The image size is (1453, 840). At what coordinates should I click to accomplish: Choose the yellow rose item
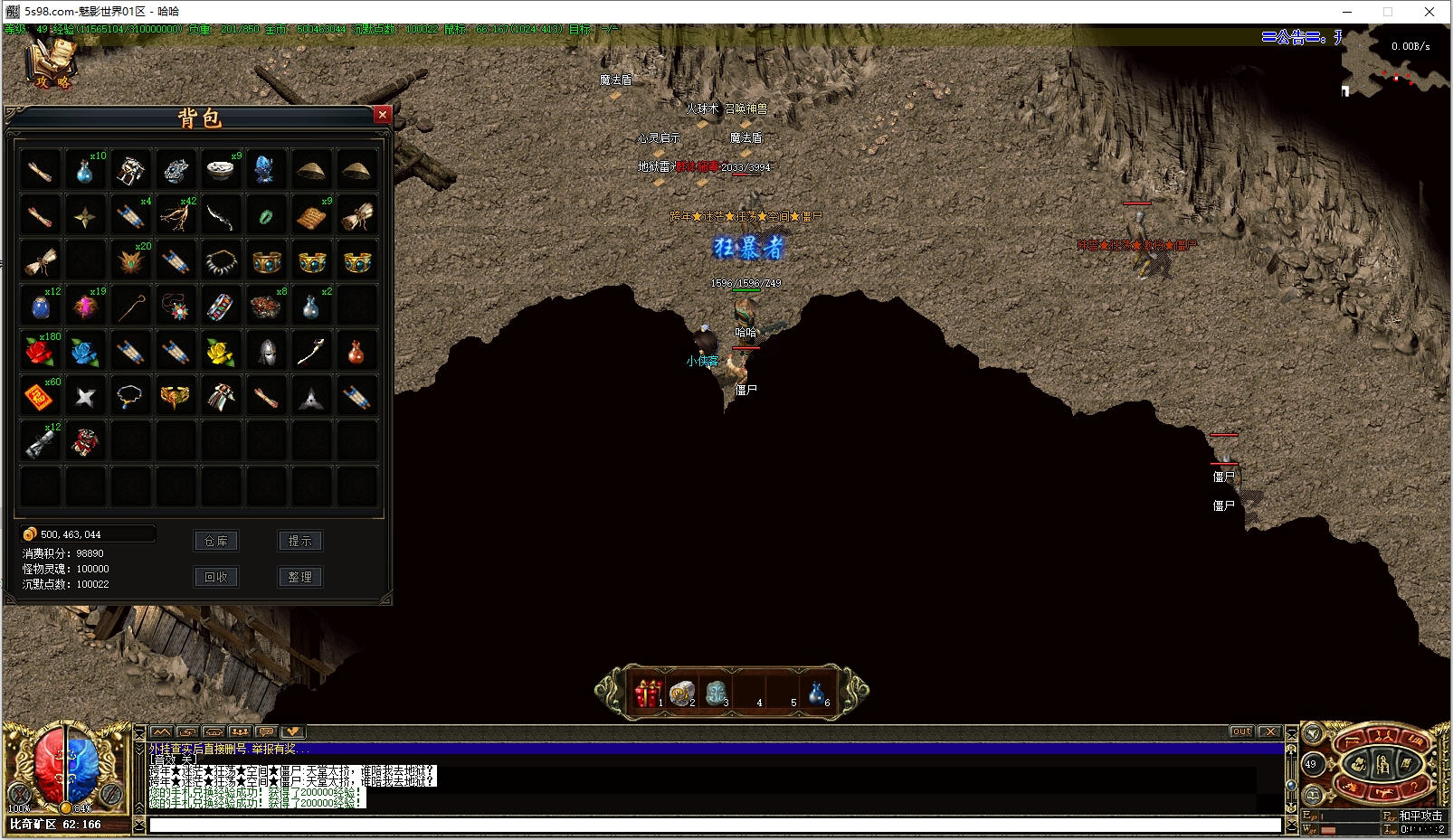tap(221, 351)
